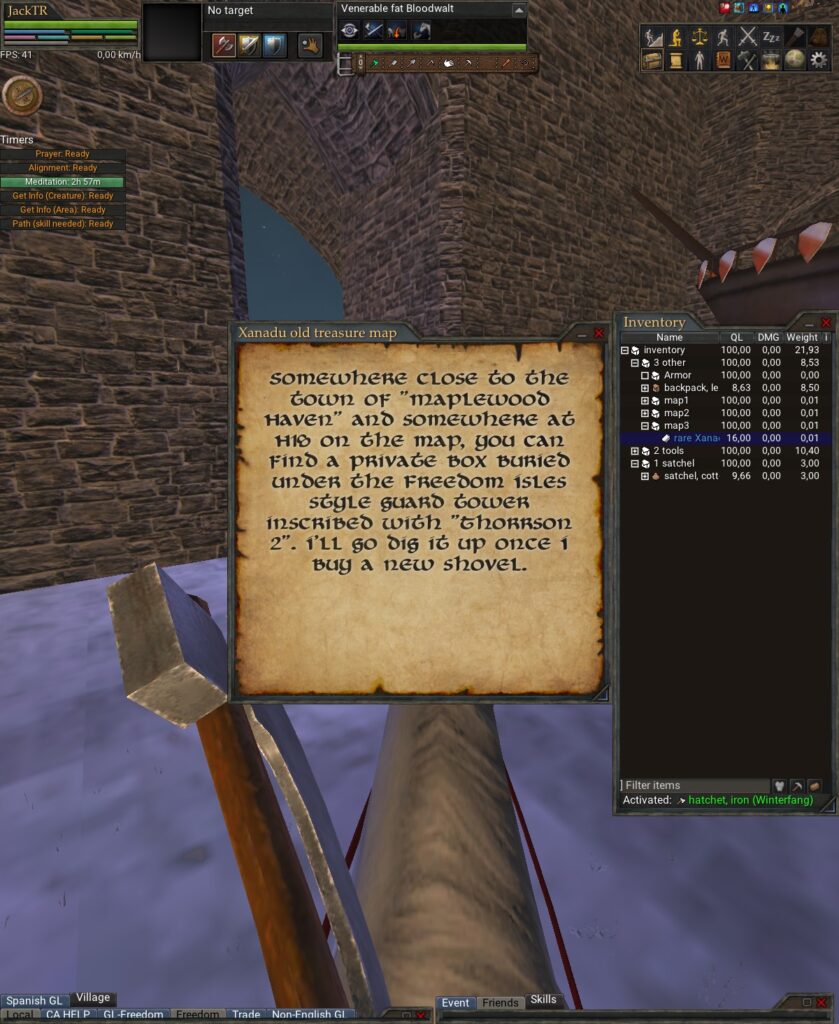The height and width of the screenshot is (1024, 839).
Task: Close the Inventory window
Action: [x=826, y=323]
